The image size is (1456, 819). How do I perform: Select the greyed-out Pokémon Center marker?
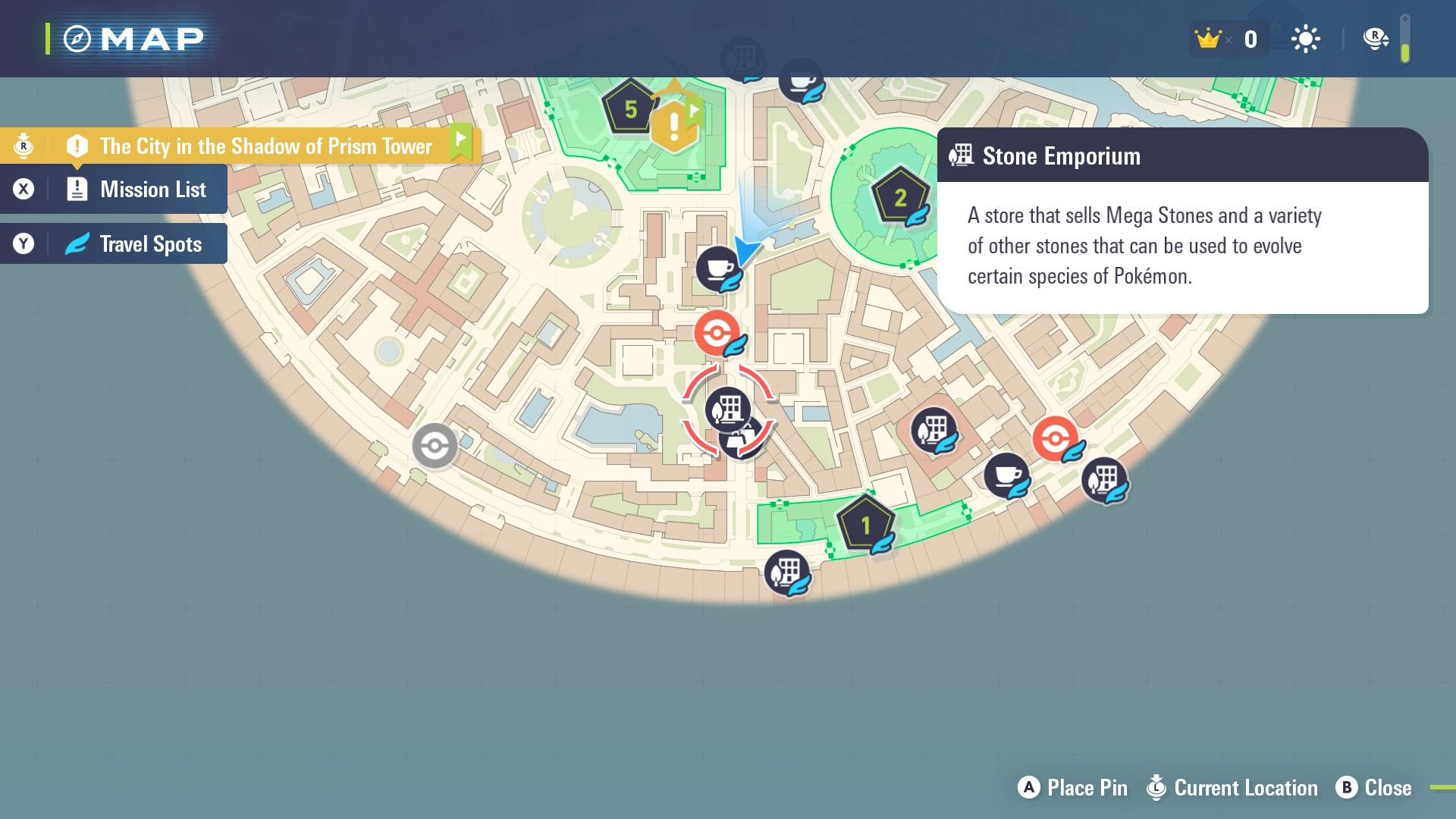coord(435,445)
